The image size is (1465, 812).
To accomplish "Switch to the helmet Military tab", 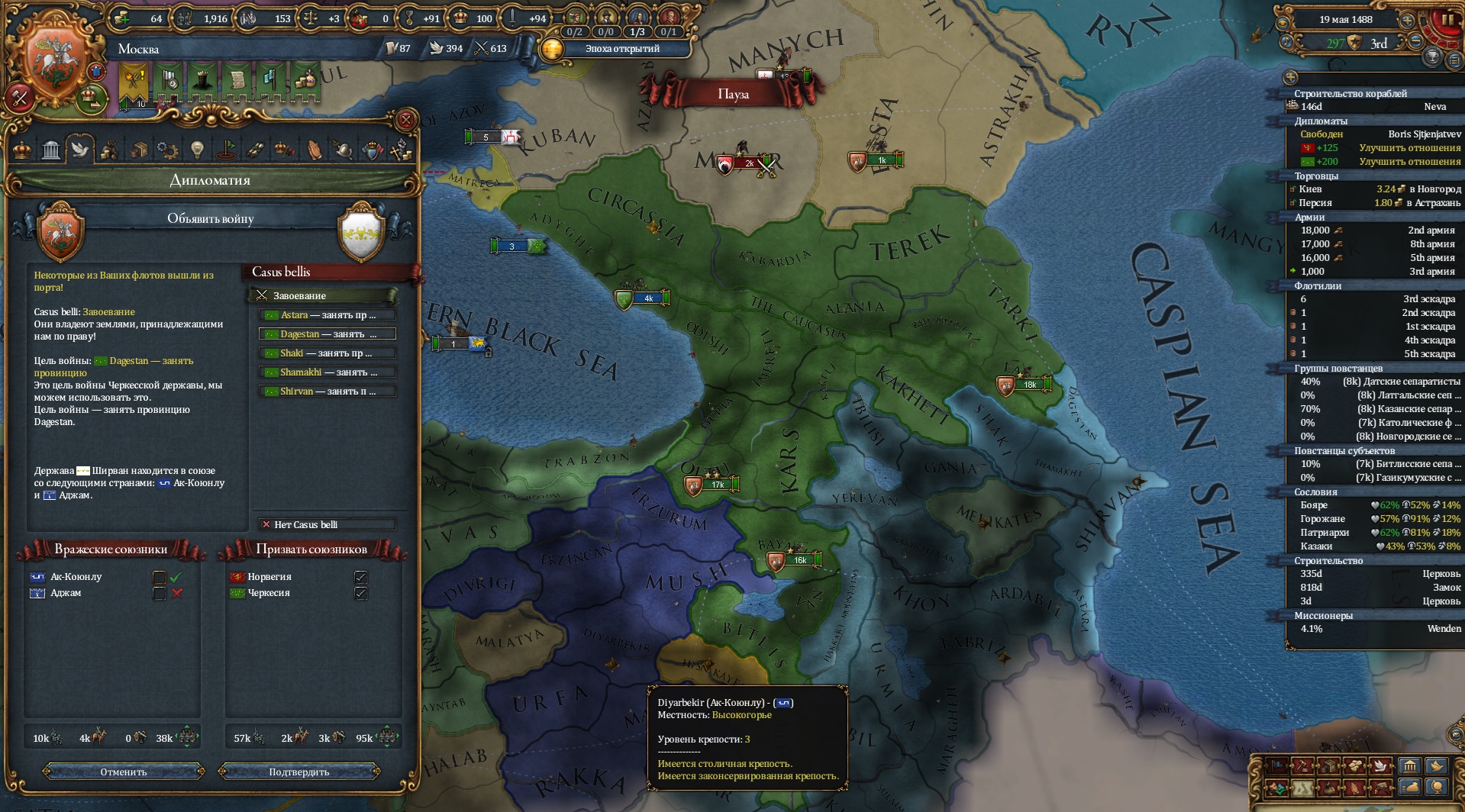I will [343, 150].
